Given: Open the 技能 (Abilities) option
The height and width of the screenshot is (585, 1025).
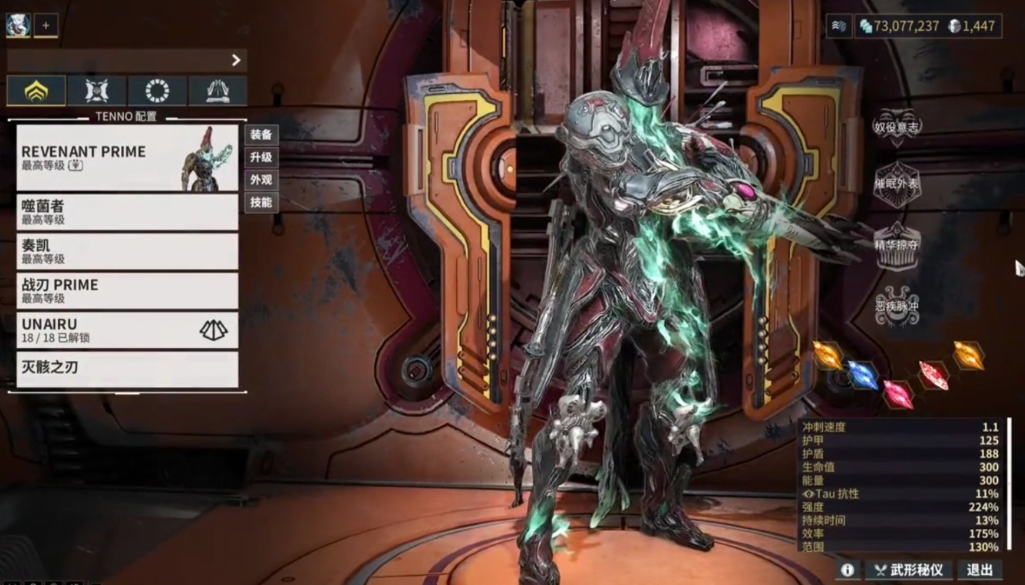Looking at the screenshot, I should pos(261,202).
